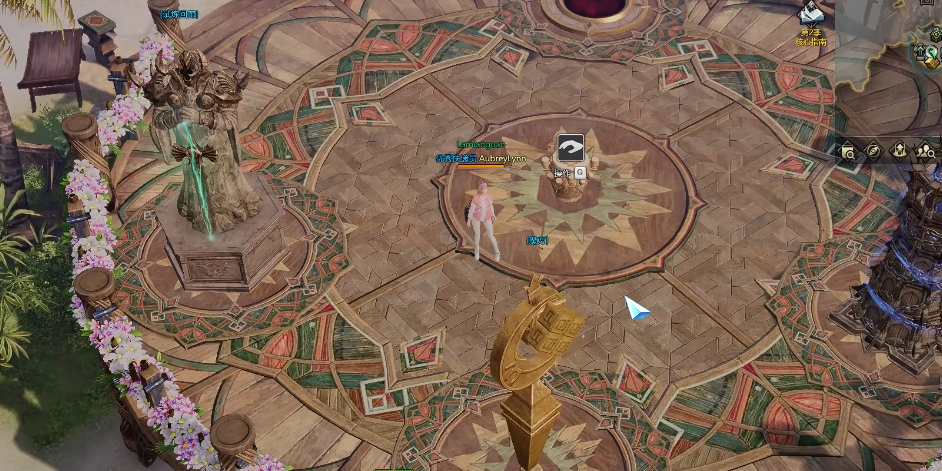Open the player search icon
The height and width of the screenshot is (471, 942).
pos(925,151)
